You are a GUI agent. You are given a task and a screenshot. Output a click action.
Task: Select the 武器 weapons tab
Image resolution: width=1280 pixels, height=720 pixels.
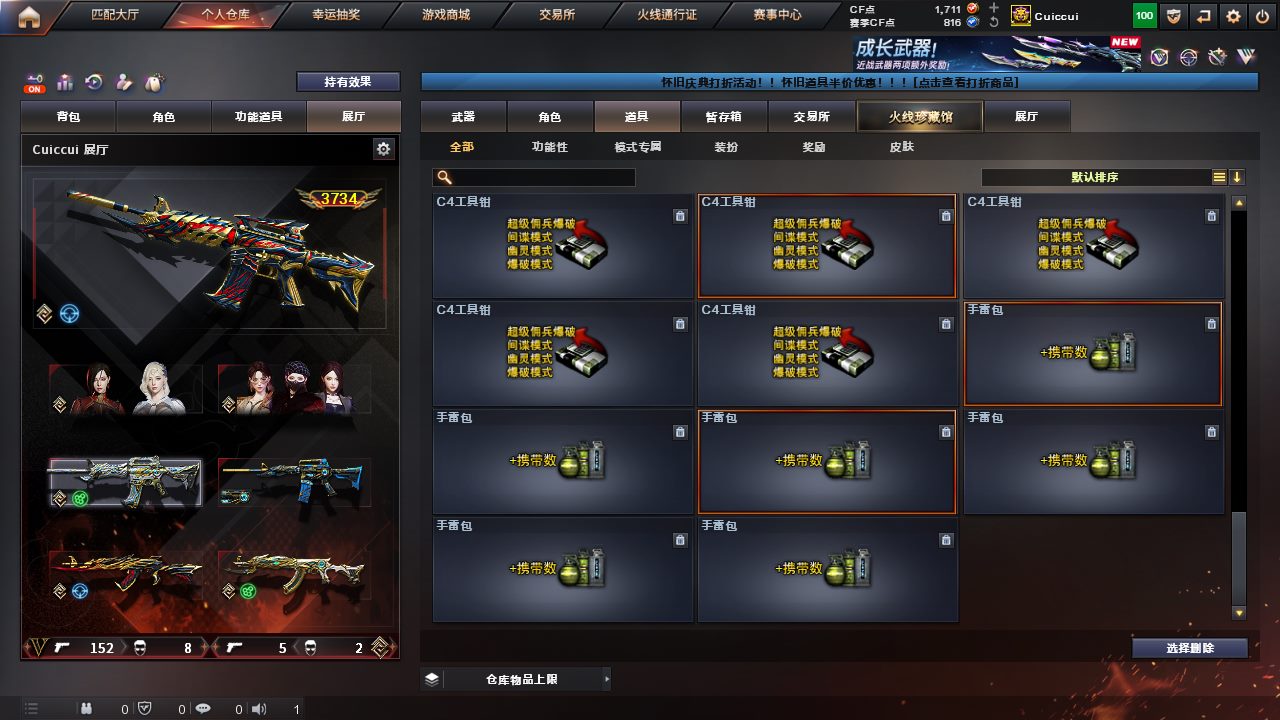click(463, 117)
